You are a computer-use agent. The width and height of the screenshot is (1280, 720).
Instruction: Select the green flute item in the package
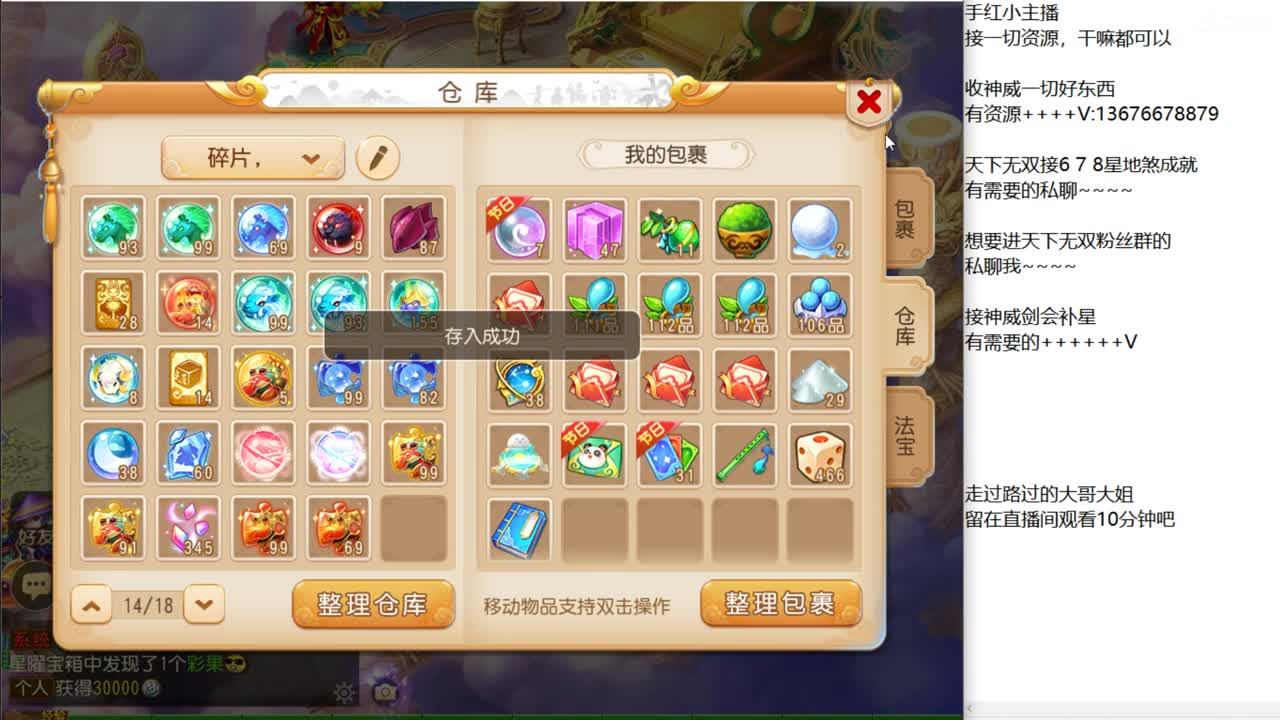[x=745, y=455]
